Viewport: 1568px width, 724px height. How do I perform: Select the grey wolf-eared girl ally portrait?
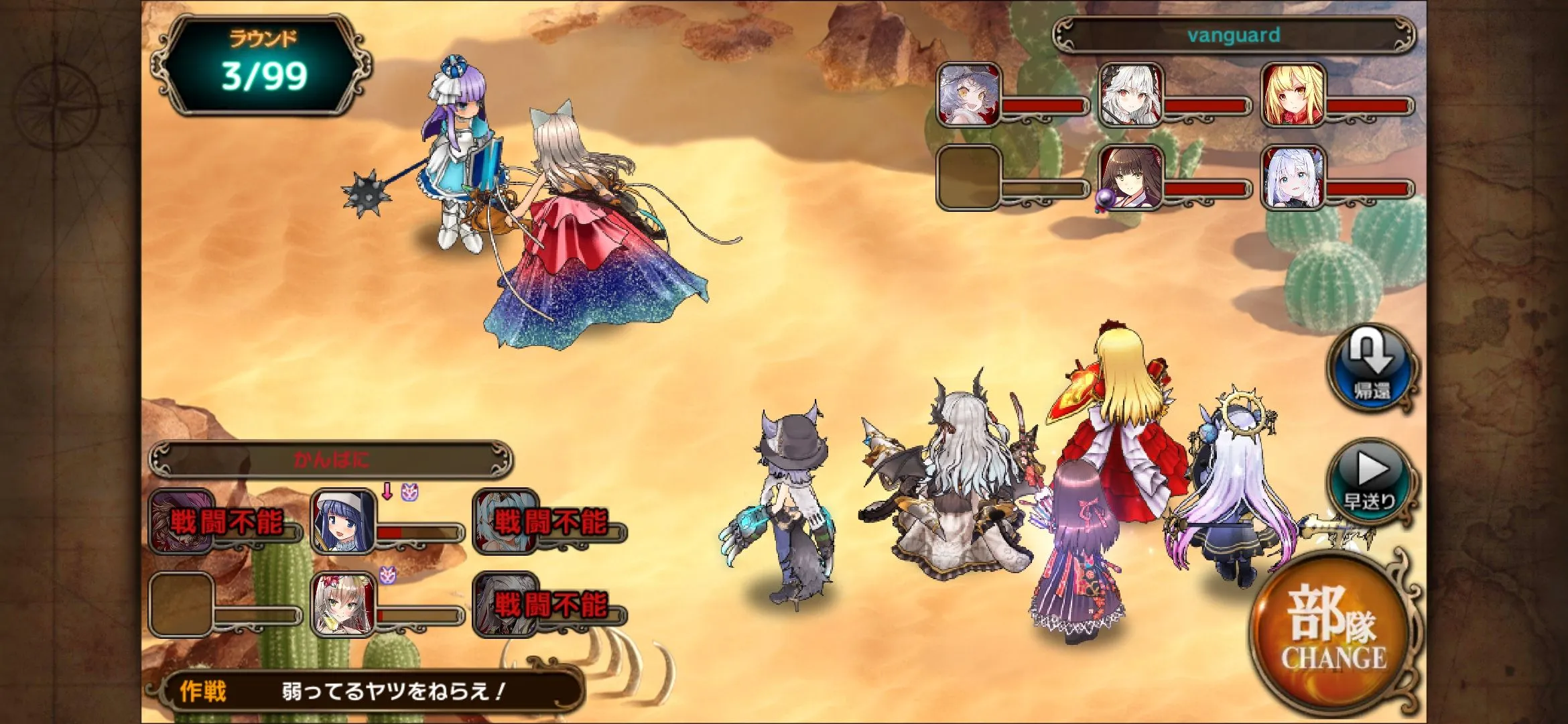968,95
